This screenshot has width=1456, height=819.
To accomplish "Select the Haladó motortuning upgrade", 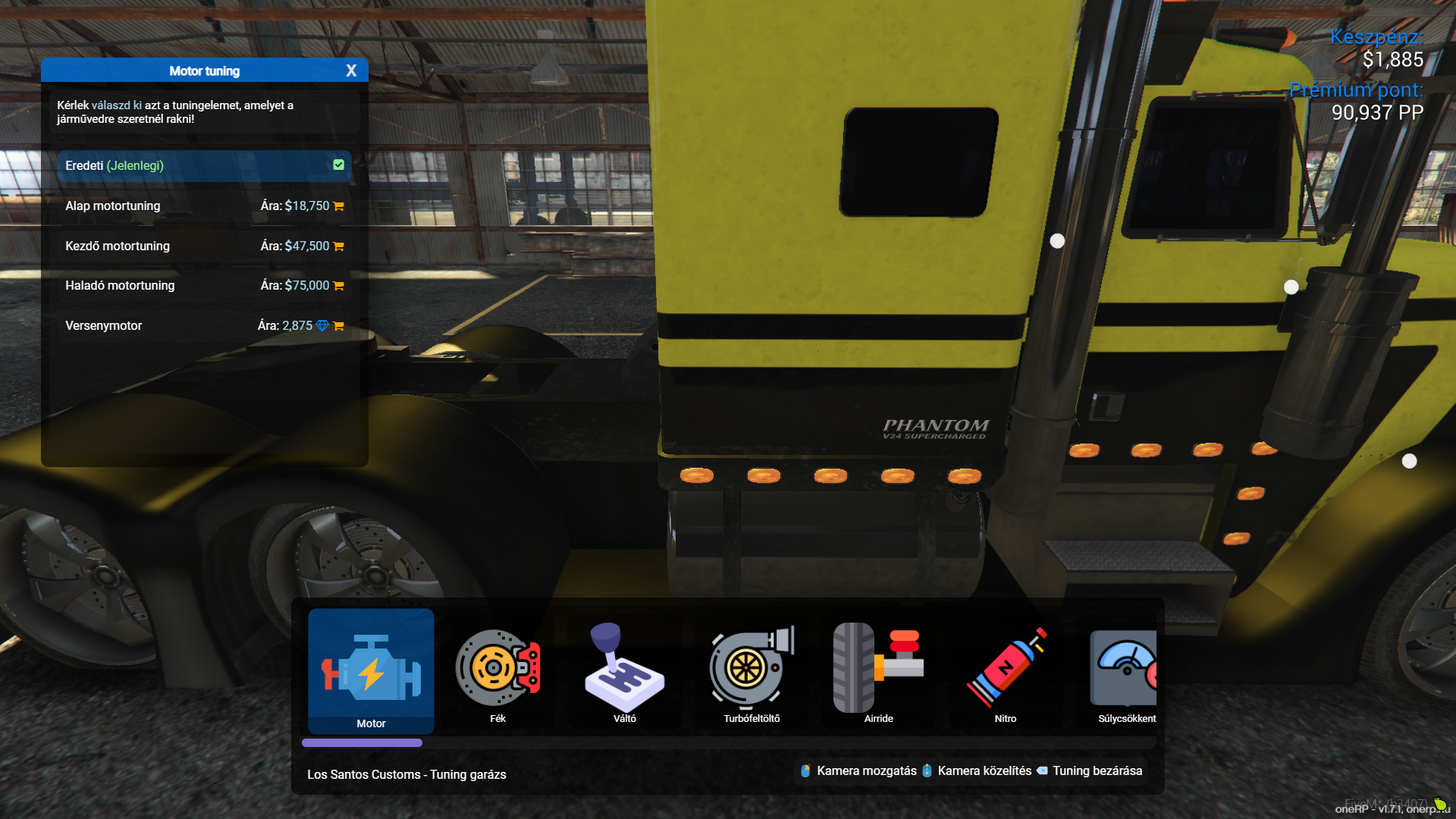I will (204, 285).
